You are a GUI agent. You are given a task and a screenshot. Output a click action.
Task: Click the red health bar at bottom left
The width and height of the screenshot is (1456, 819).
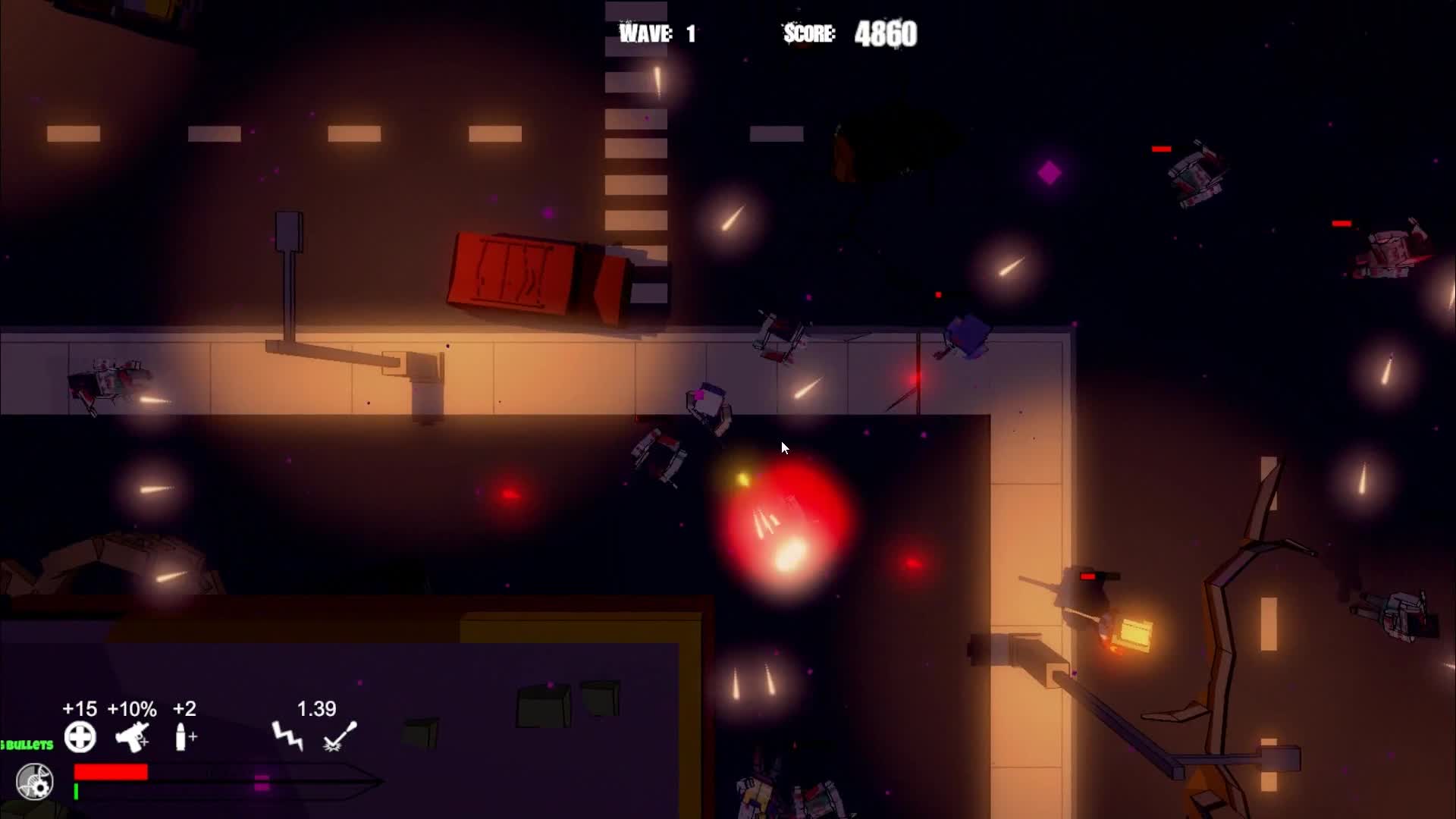110,773
